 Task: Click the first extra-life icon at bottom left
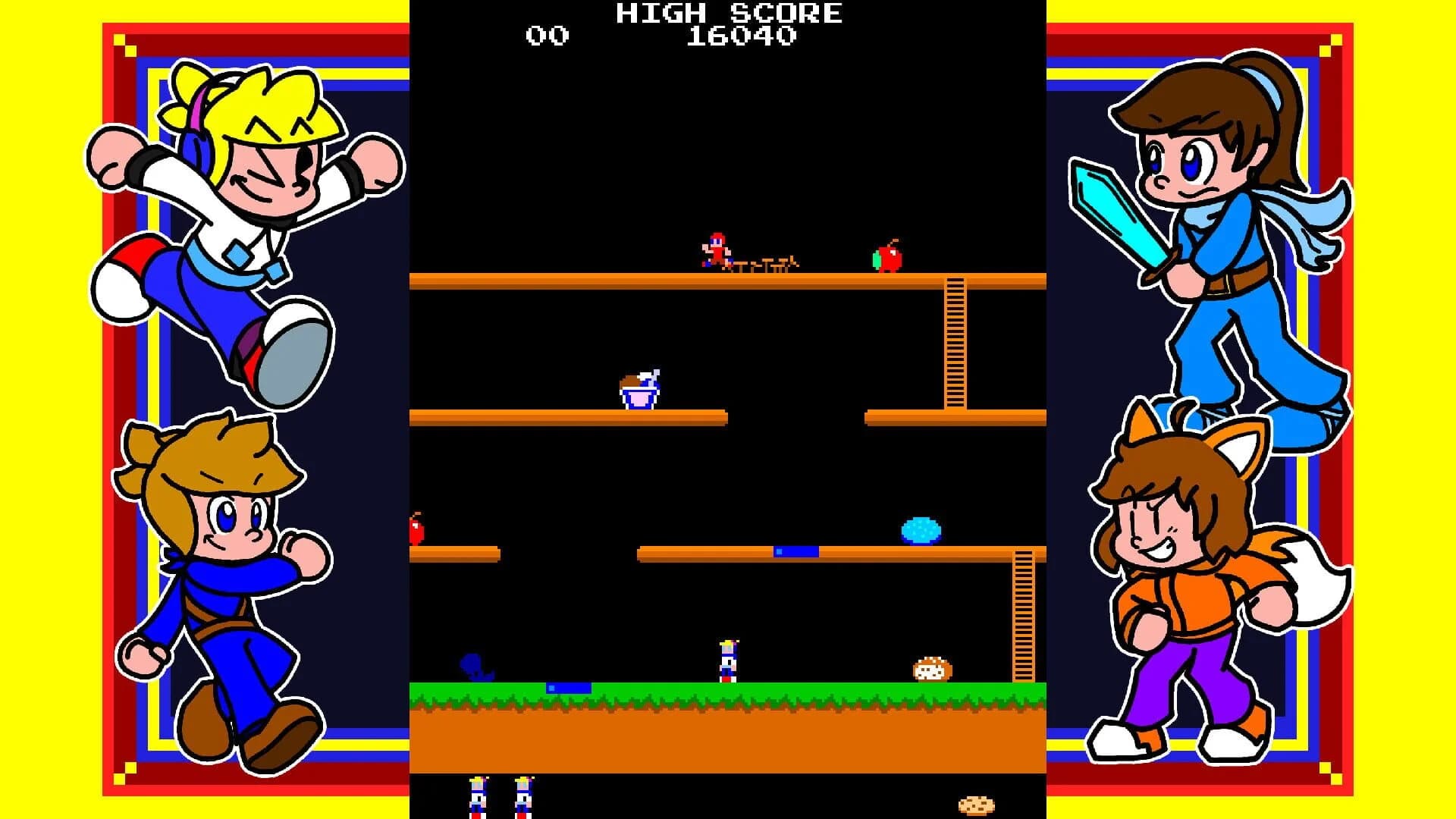[x=479, y=800]
